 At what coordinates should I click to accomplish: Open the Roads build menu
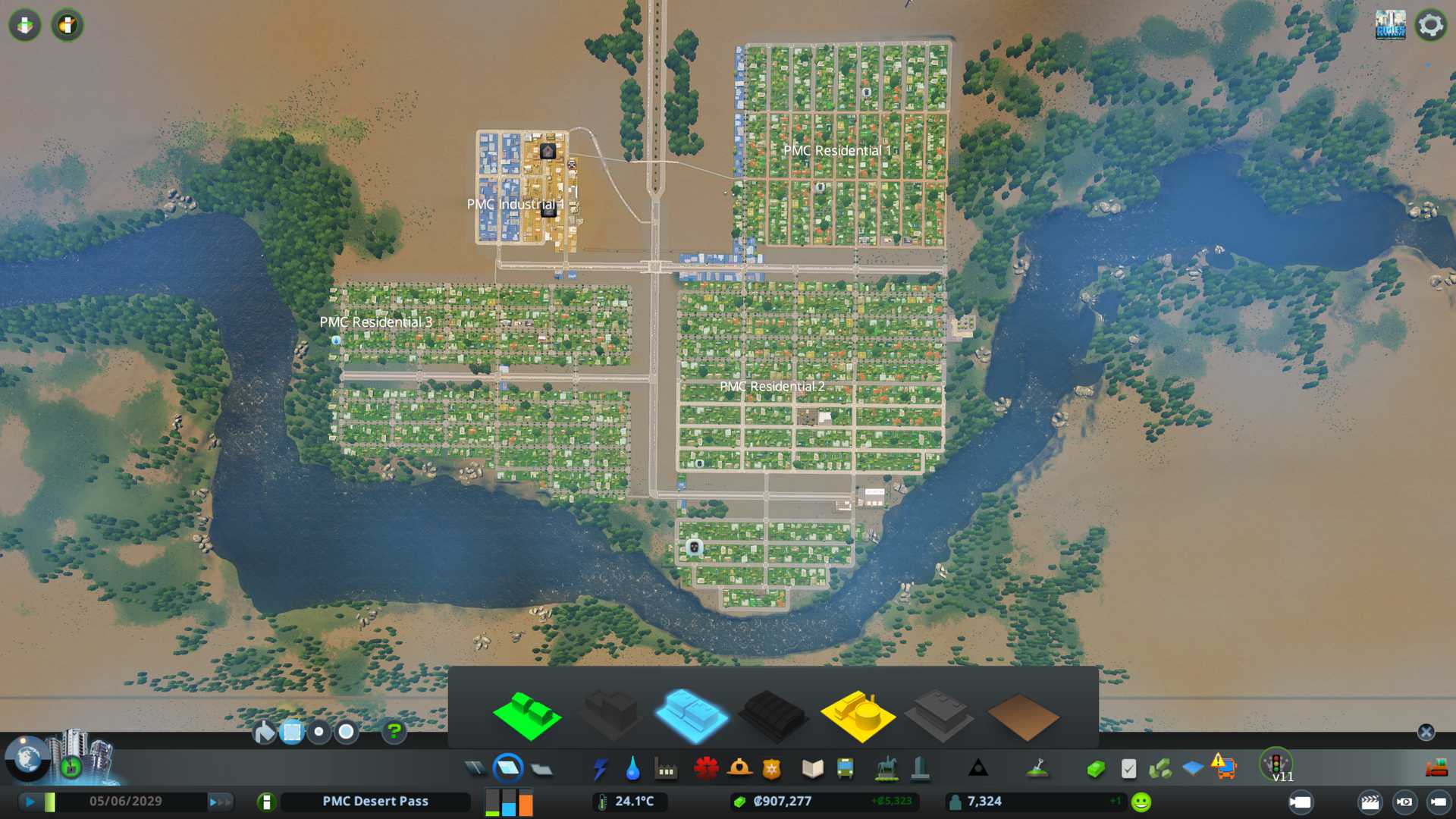pos(475,769)
